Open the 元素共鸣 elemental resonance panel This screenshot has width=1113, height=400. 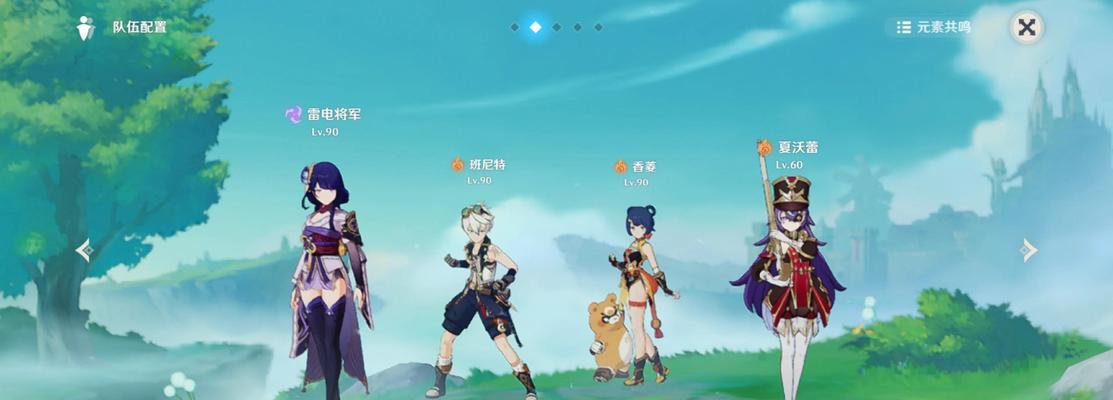[x=932, y=28]
